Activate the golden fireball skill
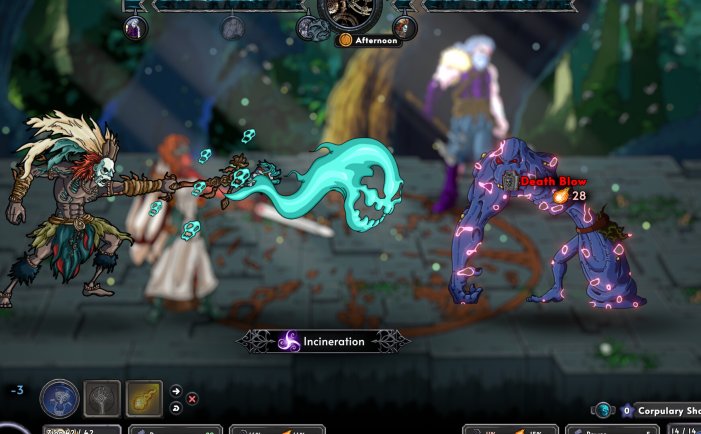Viewport: 701px width, 434px height. tap(144, 398)
